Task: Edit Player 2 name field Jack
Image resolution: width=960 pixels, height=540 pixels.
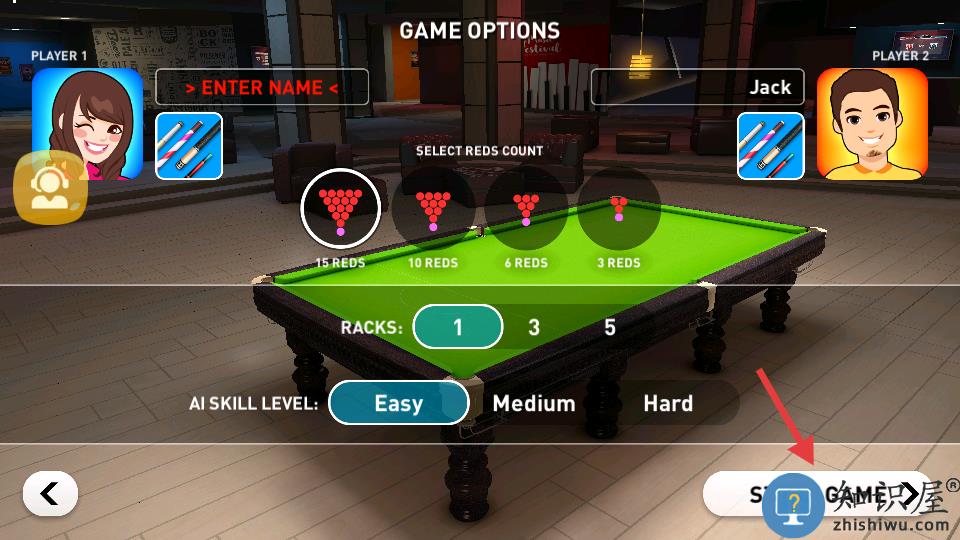Action: (x=697, y=87)
